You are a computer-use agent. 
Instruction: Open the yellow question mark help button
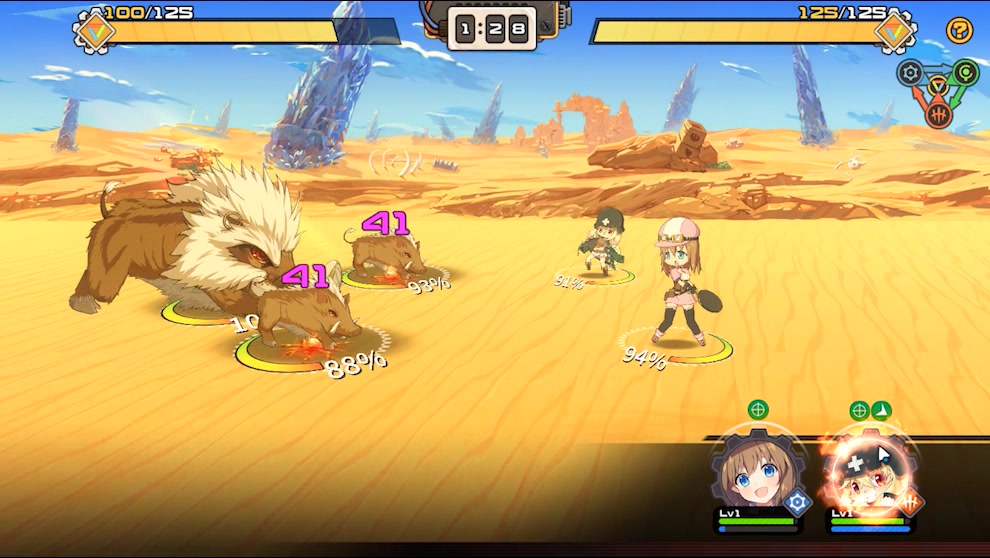[x=959, y=31]
